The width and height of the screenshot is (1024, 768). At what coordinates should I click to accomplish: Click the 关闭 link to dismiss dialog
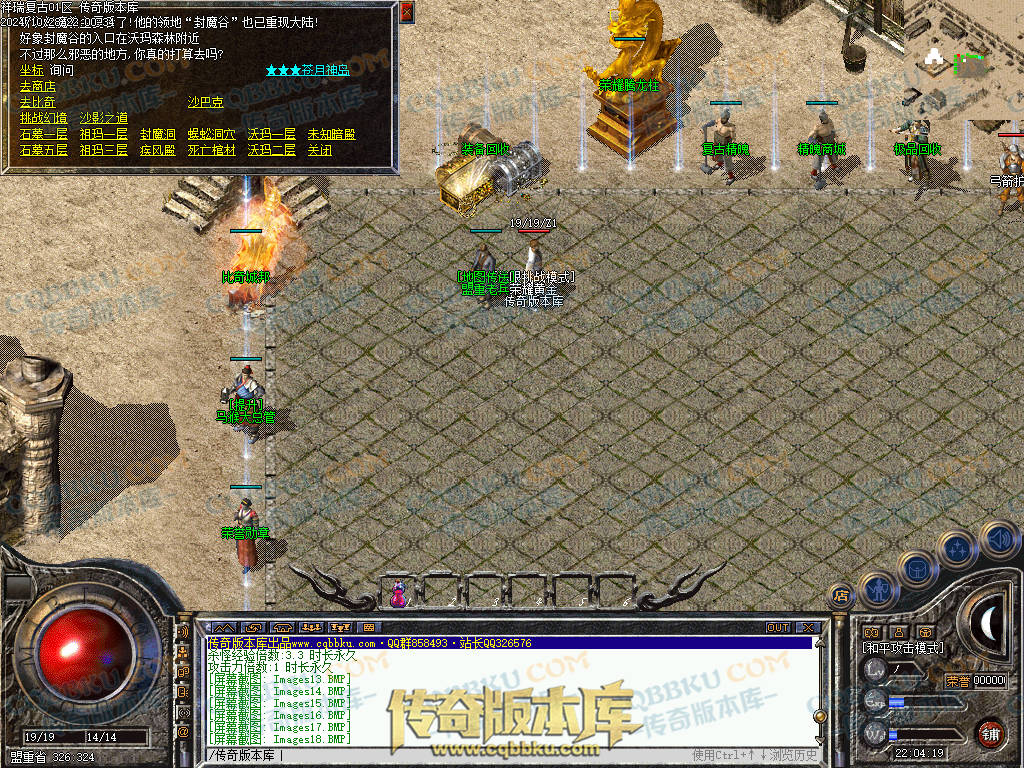319,150
